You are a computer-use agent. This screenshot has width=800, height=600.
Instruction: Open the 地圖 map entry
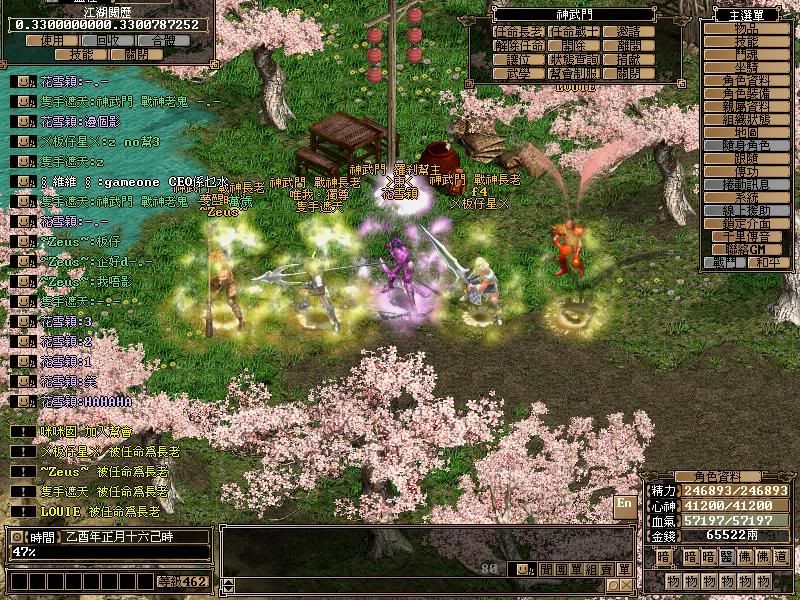pos(746,132)
